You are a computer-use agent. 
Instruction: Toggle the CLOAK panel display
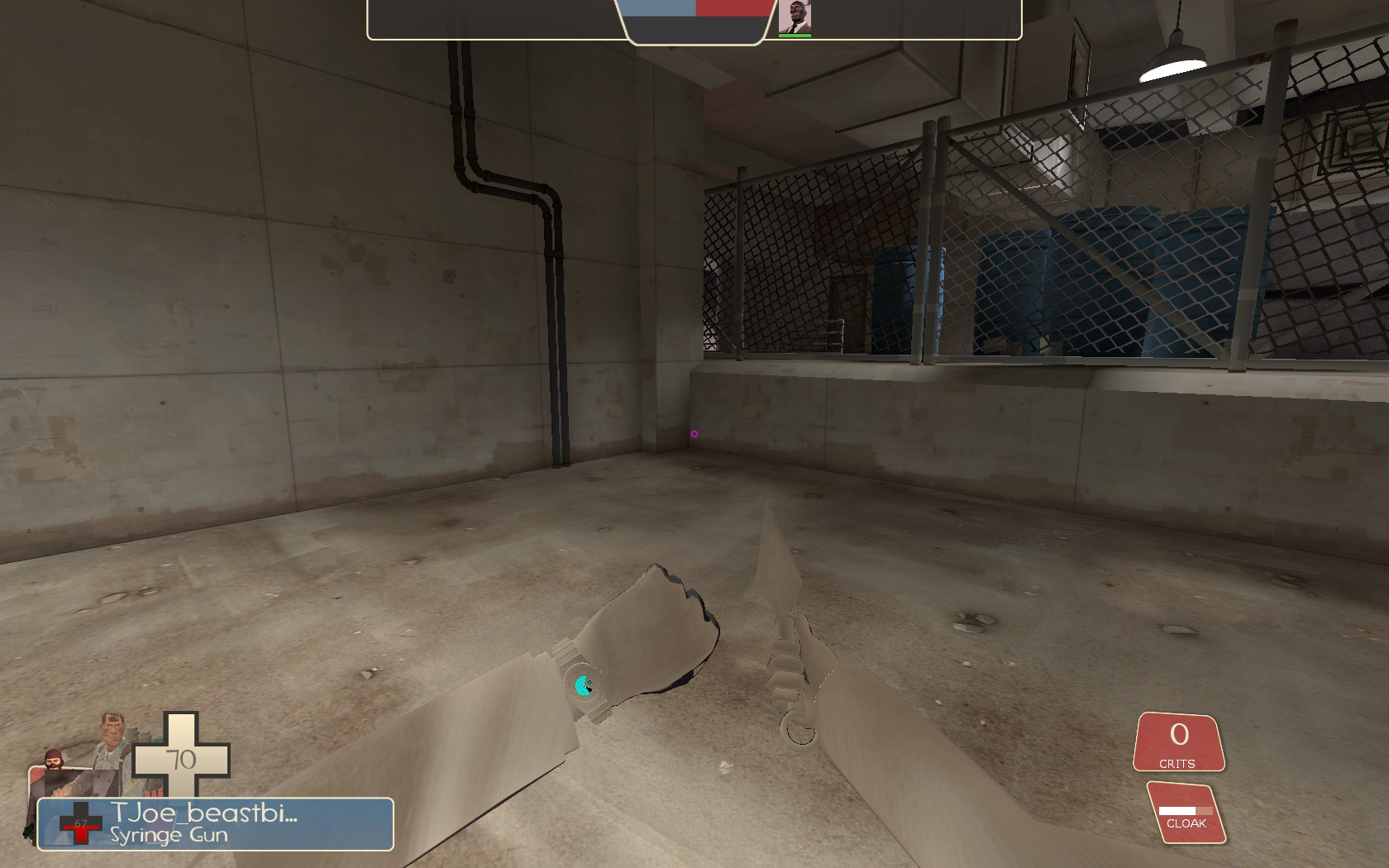click(x=1186, y=810)
